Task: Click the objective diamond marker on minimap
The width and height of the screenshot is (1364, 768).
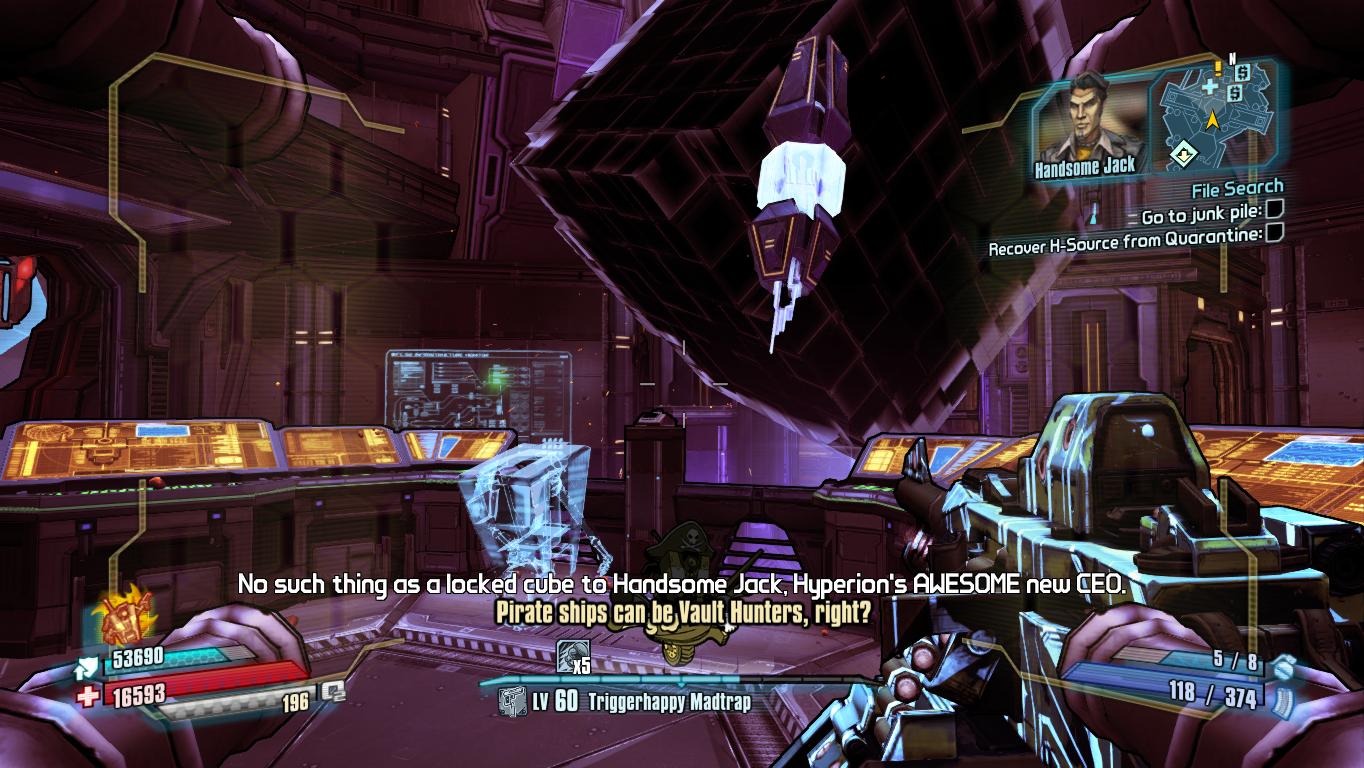Action: 1183,154
